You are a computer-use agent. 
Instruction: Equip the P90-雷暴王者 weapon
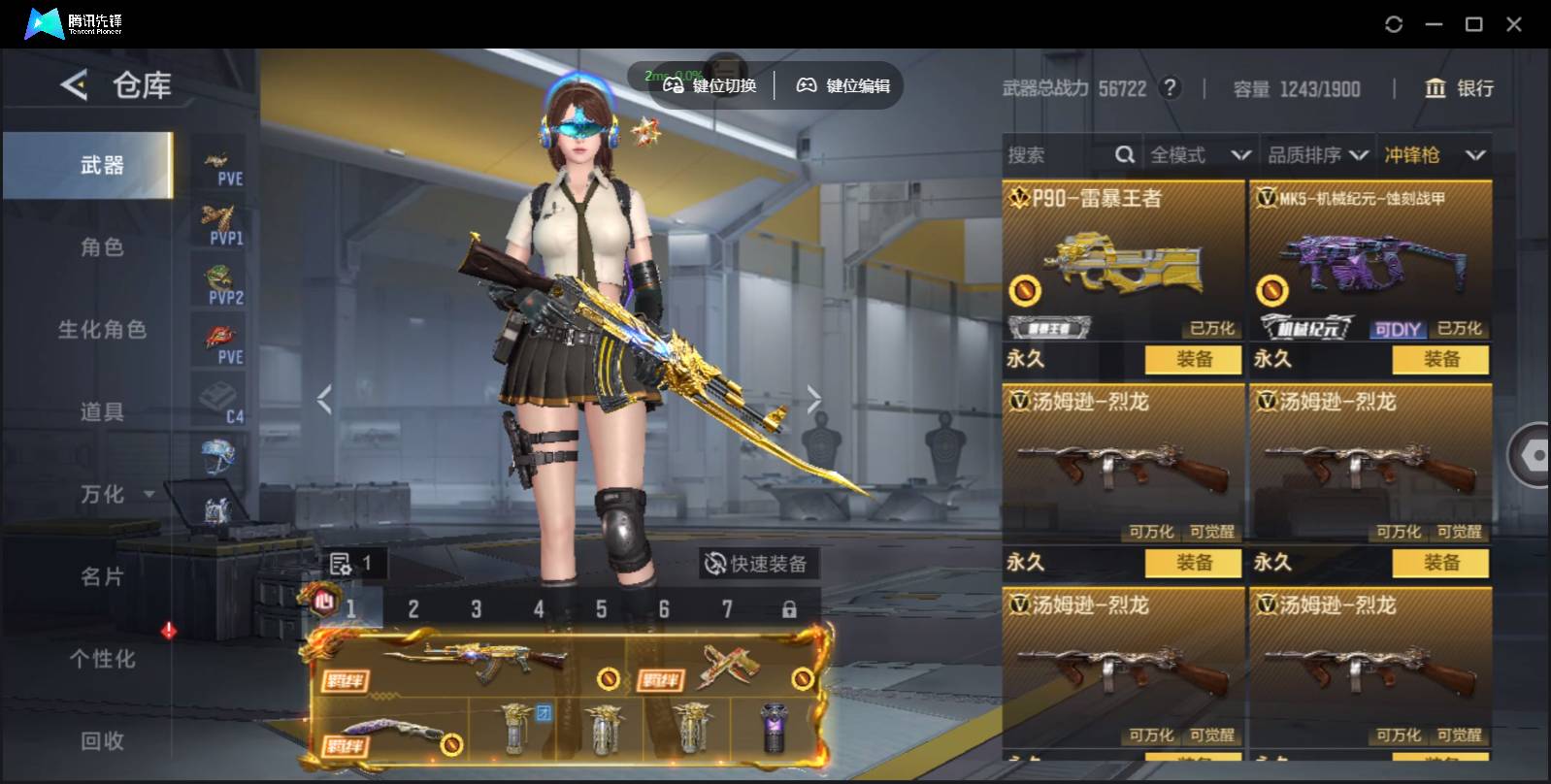[x=1193, y=359]
